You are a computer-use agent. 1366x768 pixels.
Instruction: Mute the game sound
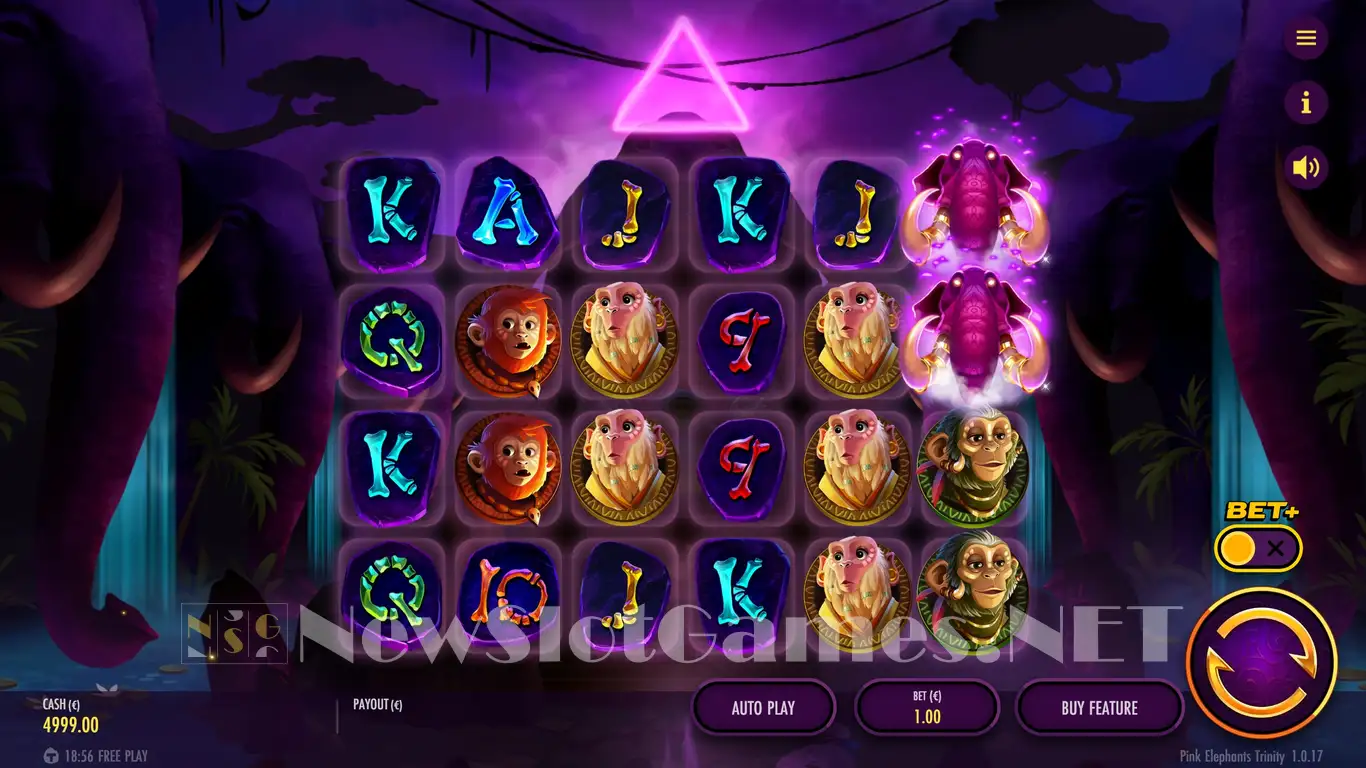[1305, 167]
